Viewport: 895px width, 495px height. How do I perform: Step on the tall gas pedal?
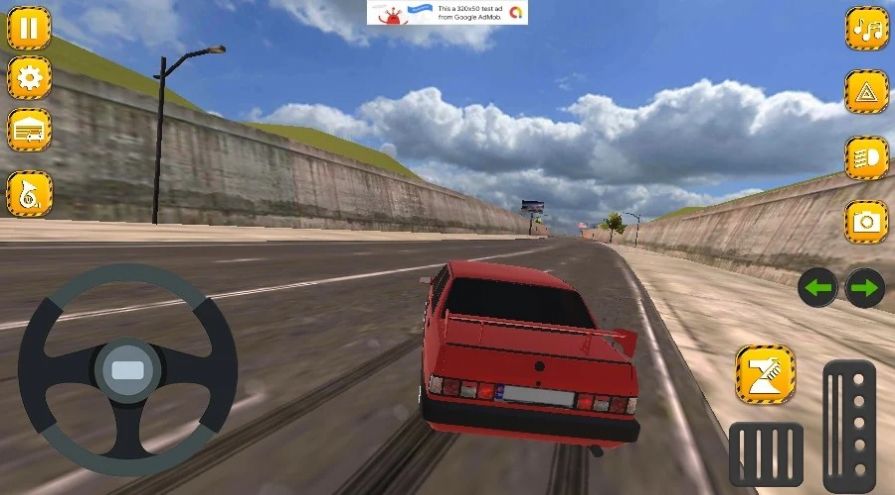(x=849, y=426)
